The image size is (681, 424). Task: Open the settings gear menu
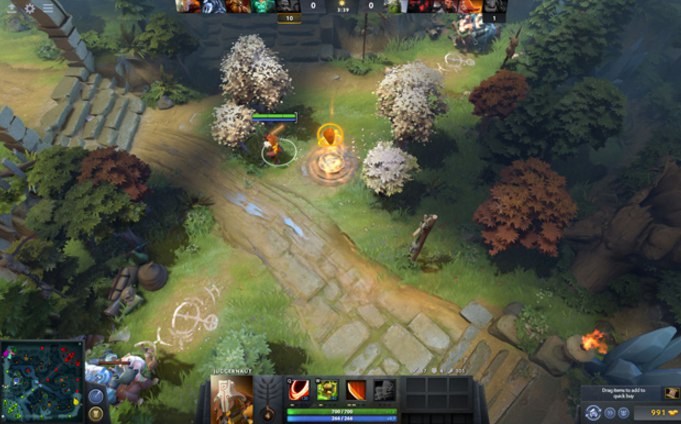pos(30,8)
